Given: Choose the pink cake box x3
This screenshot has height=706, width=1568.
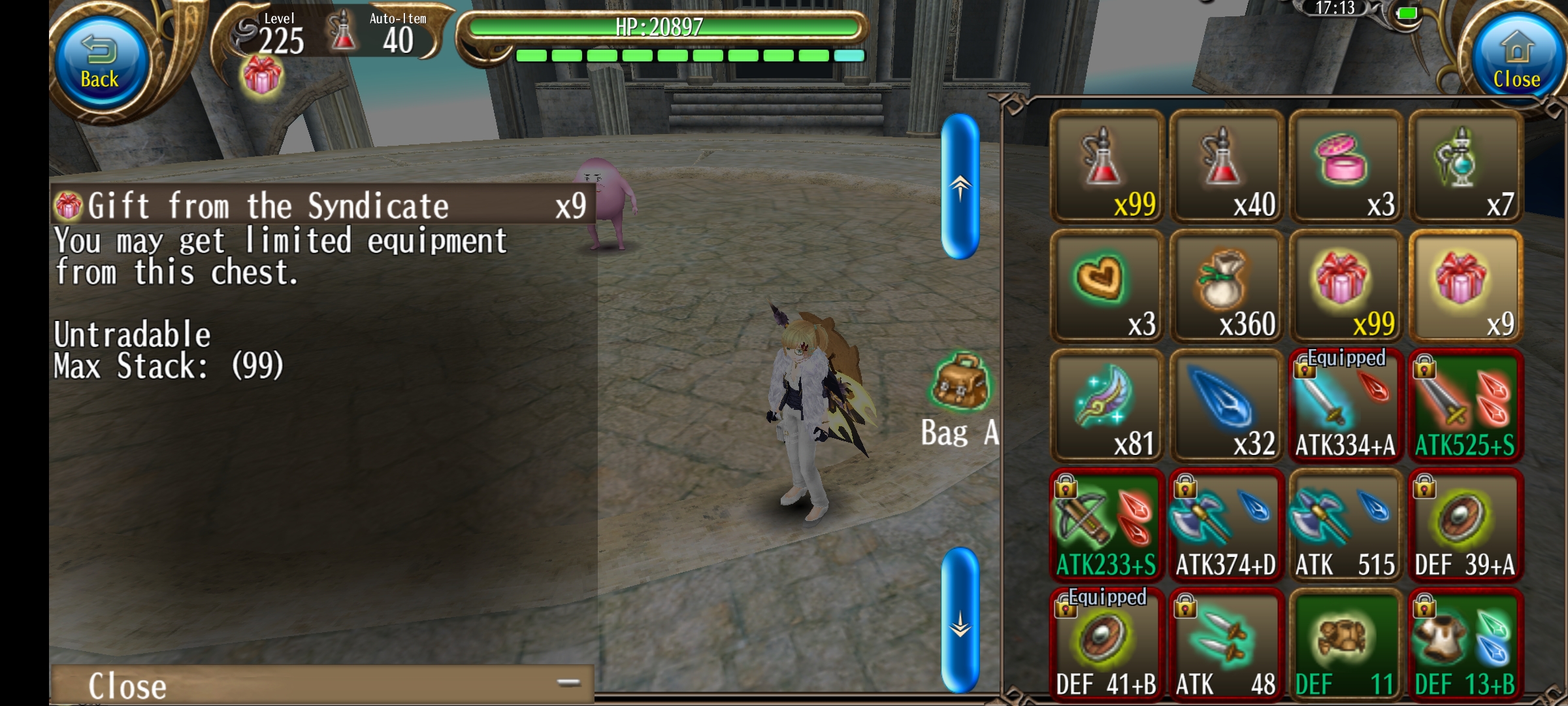Looking at the screenshot, I should tap(1346, 167).
